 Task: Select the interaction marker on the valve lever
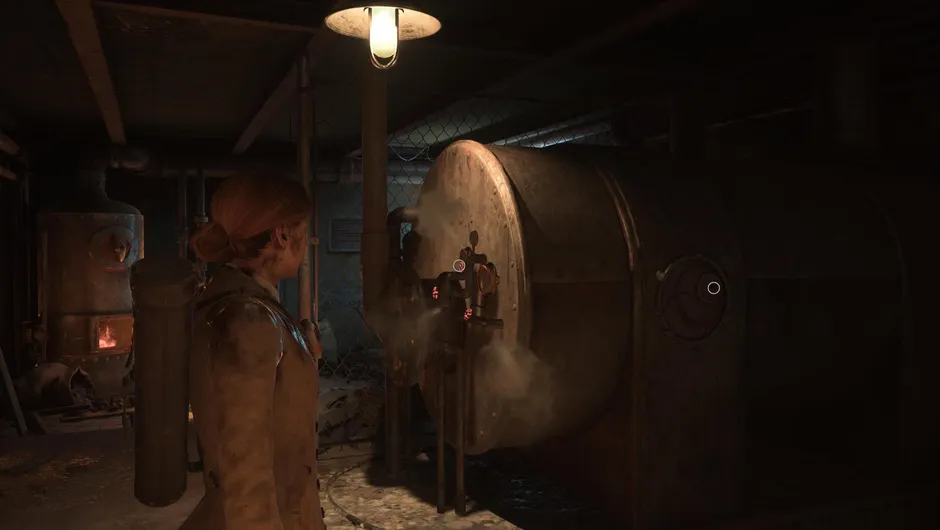click(459, 266)
